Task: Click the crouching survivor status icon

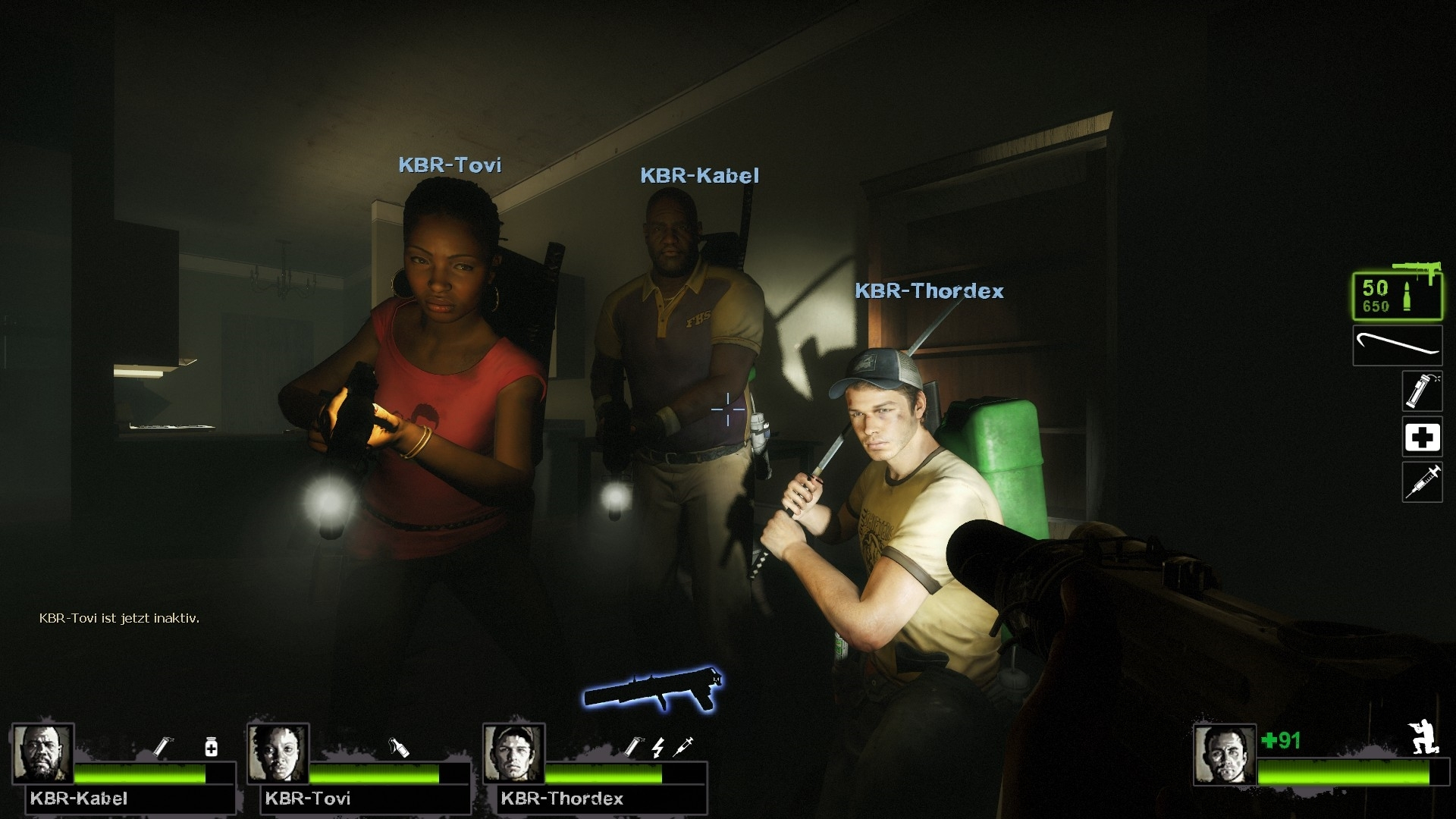Action: coord(1421,736)
